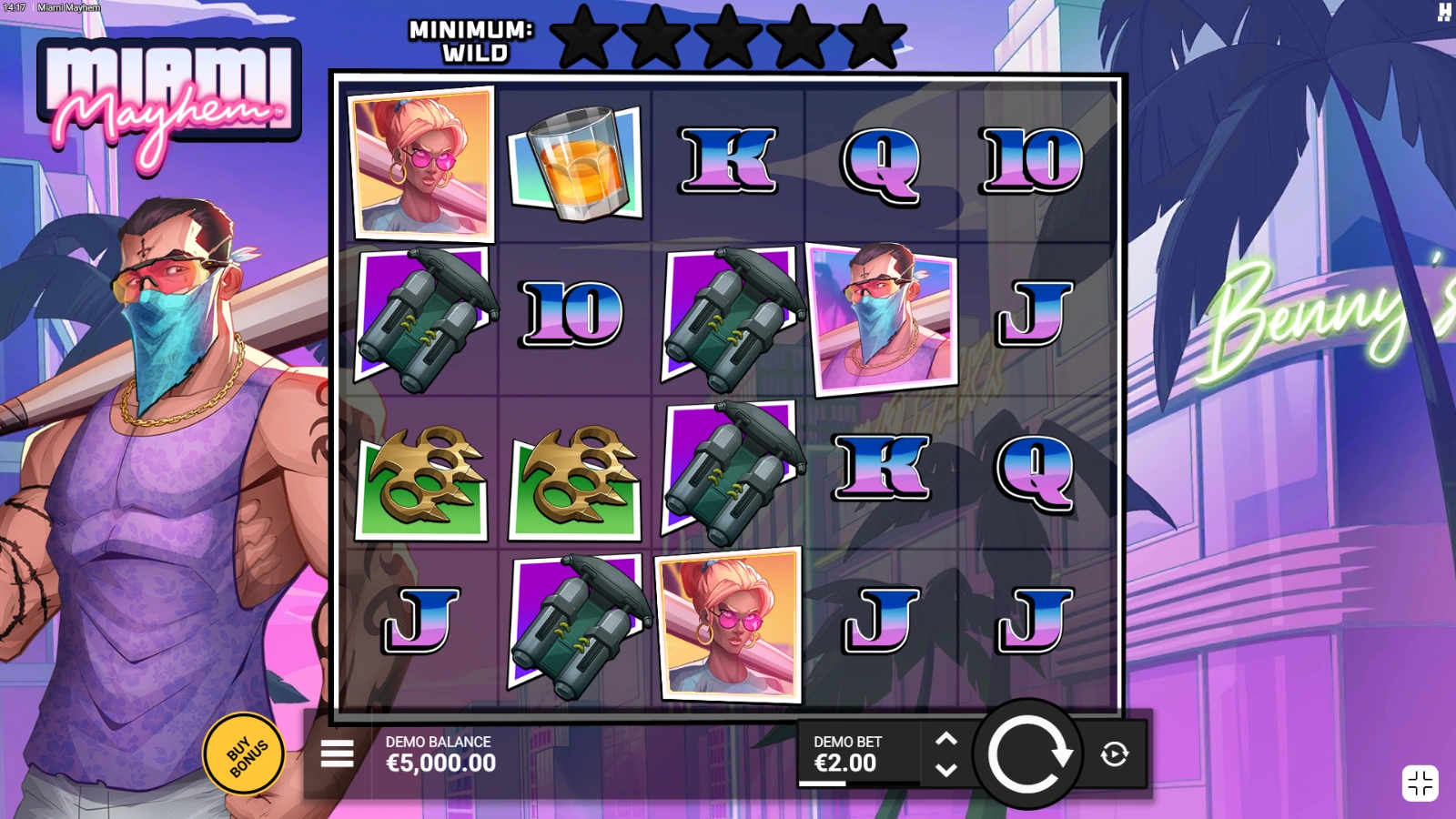1456x819 pixels.
Task: Toggle fullscreen mode
Action: (x=1420, y=784)
